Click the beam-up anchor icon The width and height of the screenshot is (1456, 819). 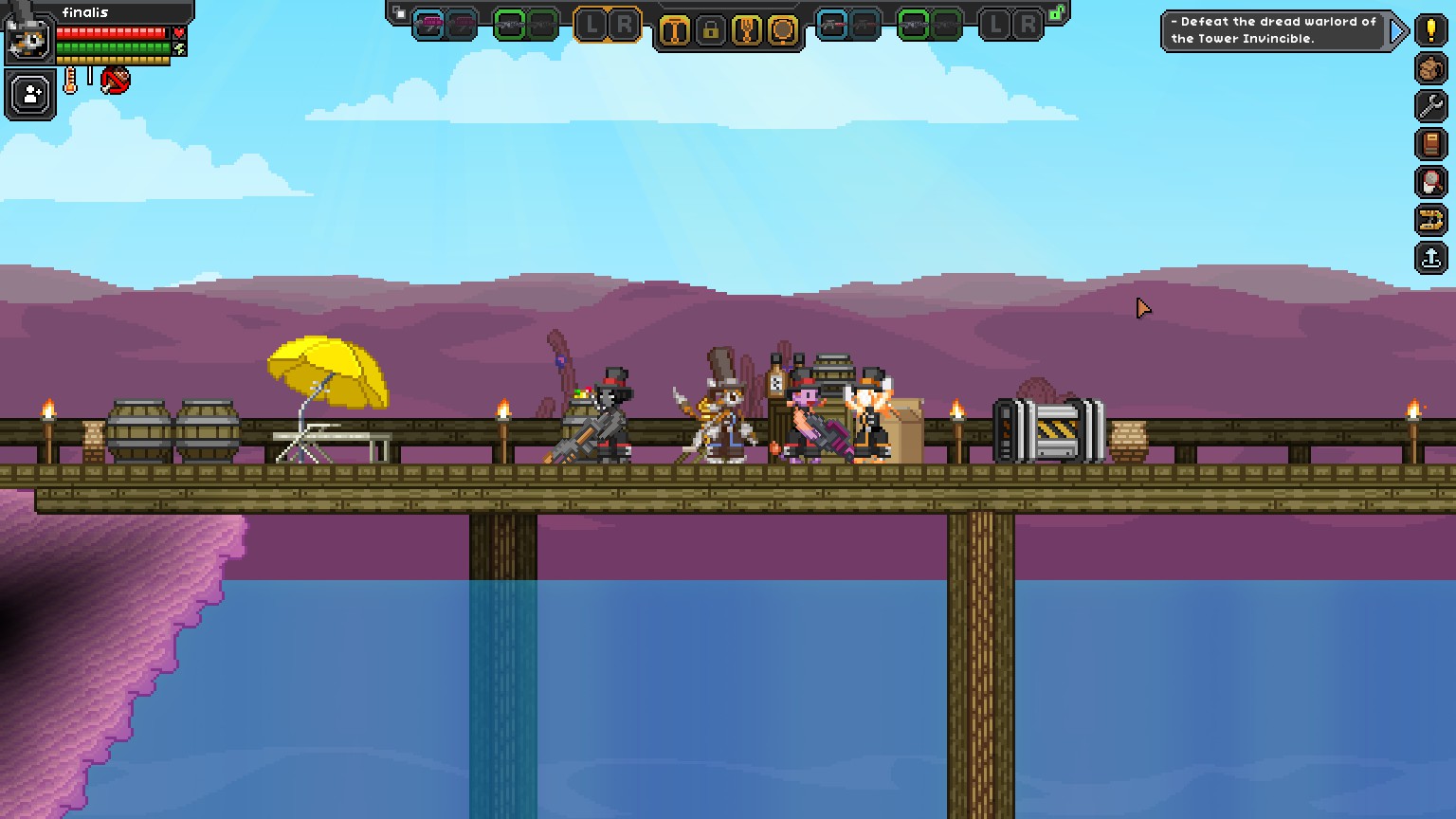1431,255
